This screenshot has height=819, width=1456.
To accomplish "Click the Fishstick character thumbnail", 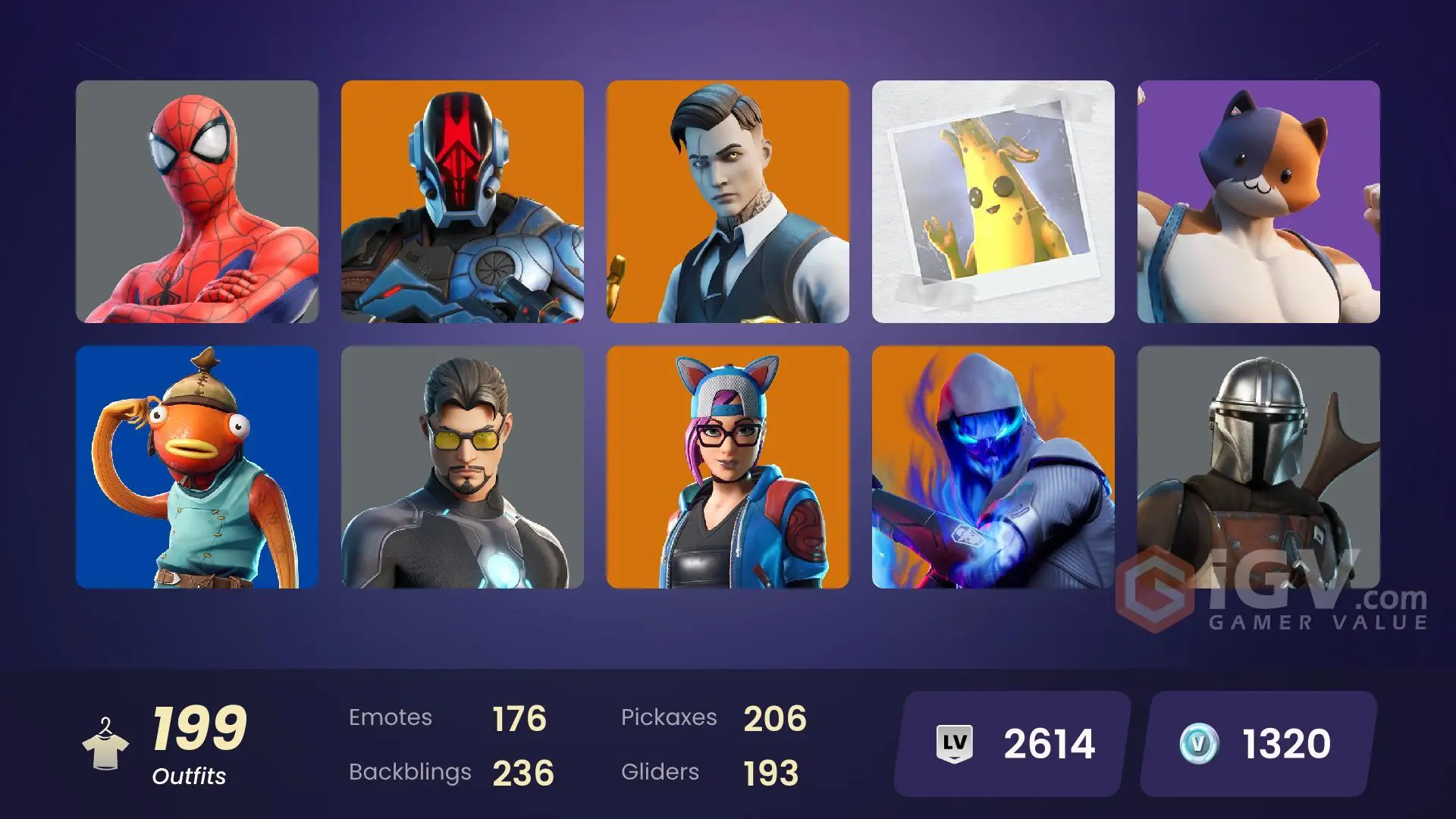I will pos(197,470).
